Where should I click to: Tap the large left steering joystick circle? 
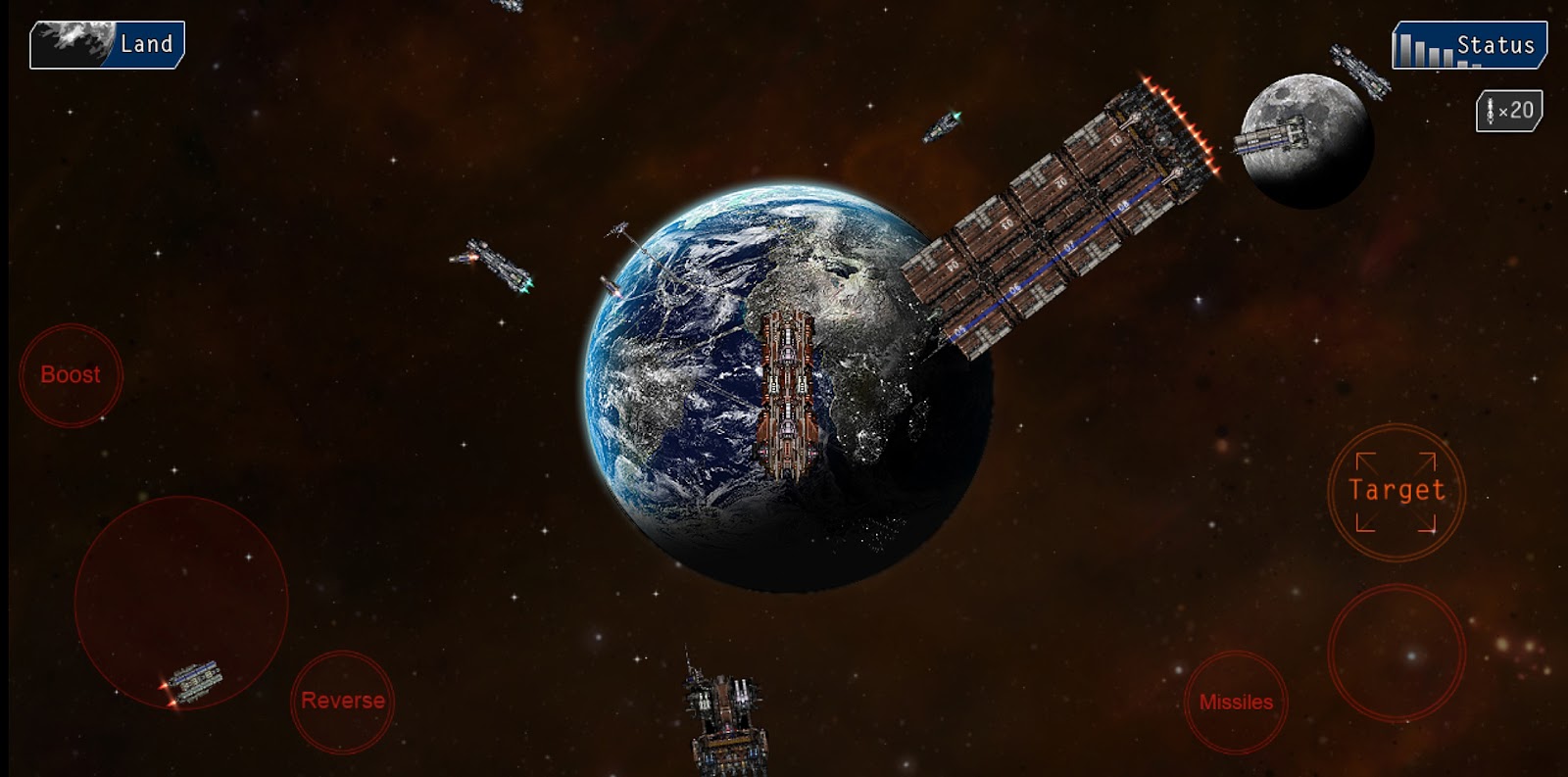point(181,602)
